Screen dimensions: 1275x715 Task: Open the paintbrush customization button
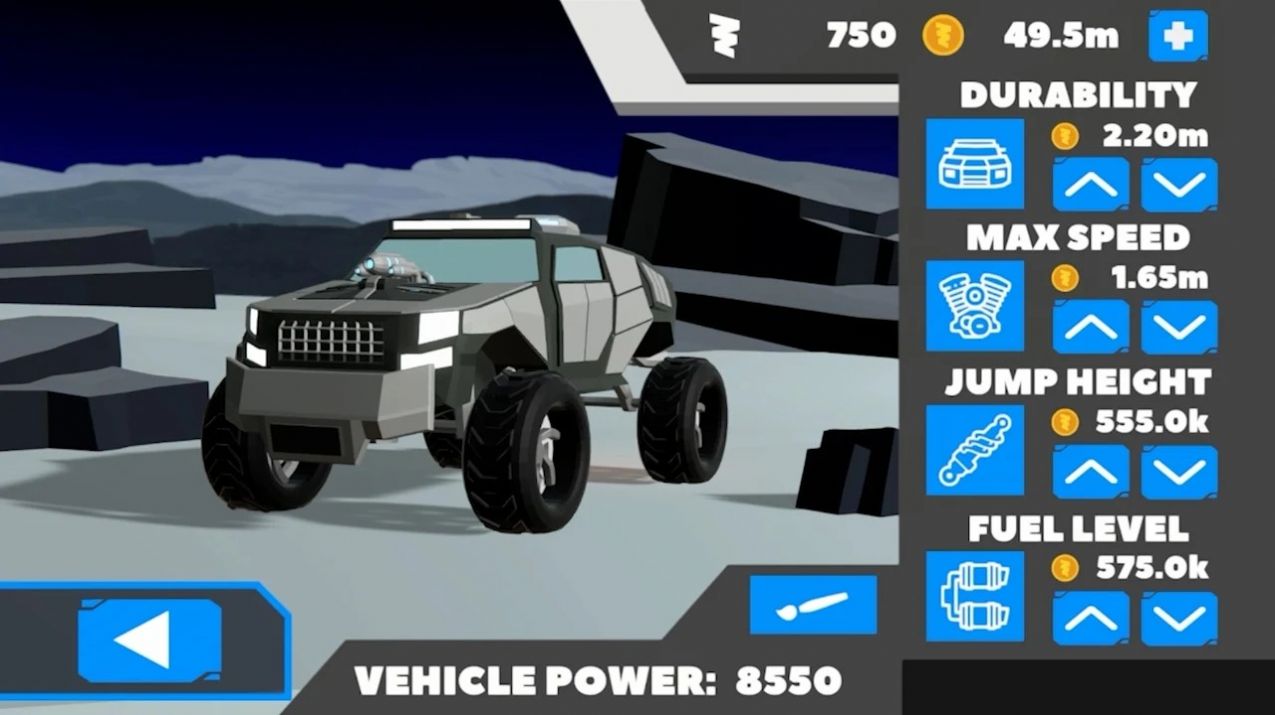[x=813, y=605]
